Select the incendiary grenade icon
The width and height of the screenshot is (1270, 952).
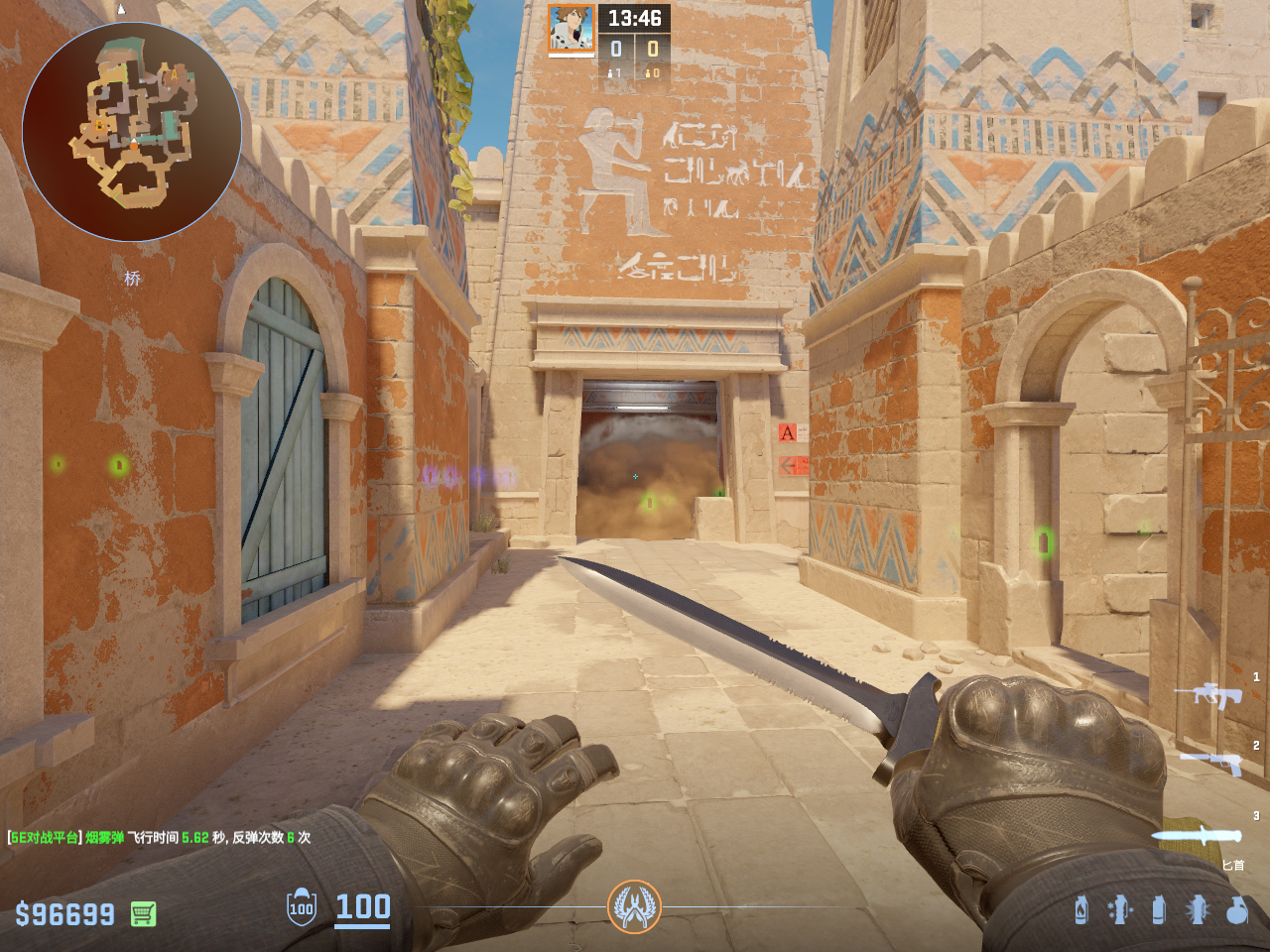click(x=1081, y=909)
